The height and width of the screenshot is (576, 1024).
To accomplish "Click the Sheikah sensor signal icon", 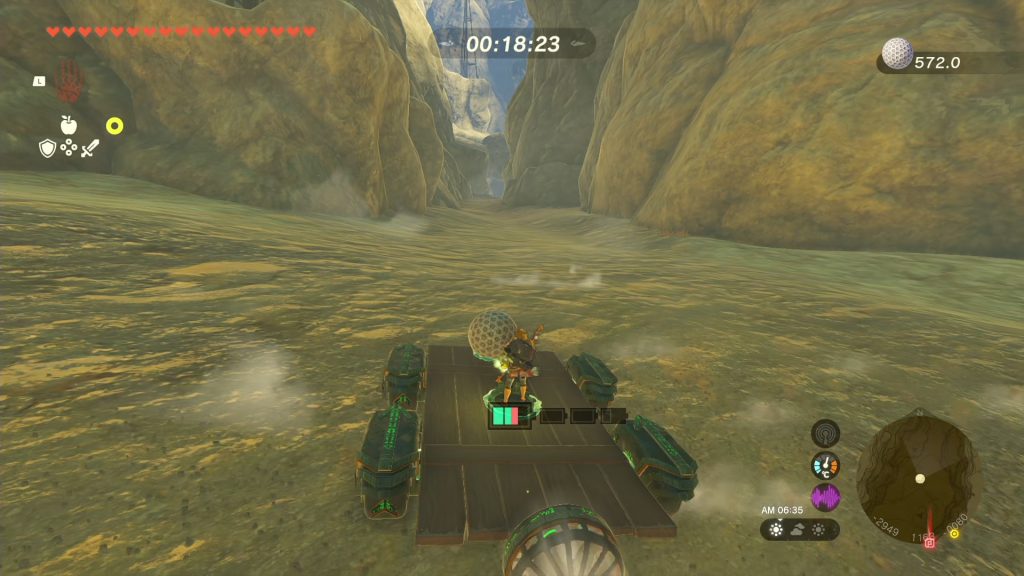I will (825, 433).
